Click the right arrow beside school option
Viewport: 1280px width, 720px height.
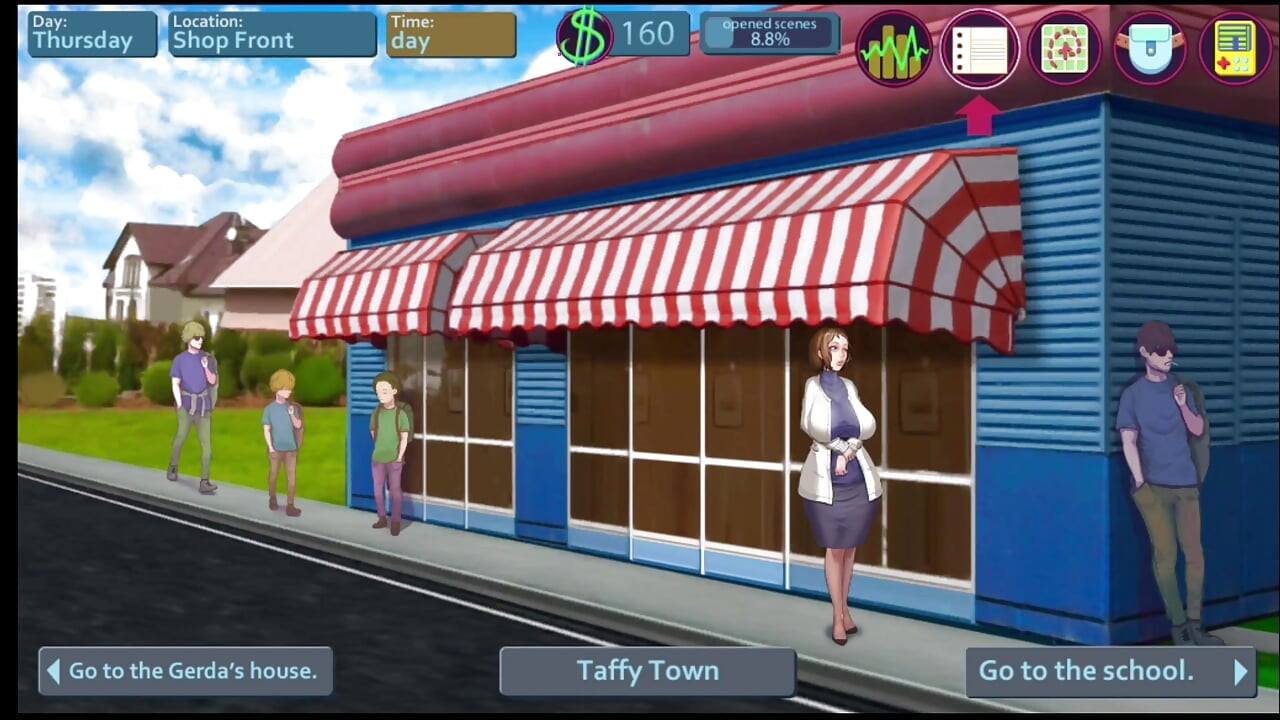pyautogui.click(x=1240, y=671)
